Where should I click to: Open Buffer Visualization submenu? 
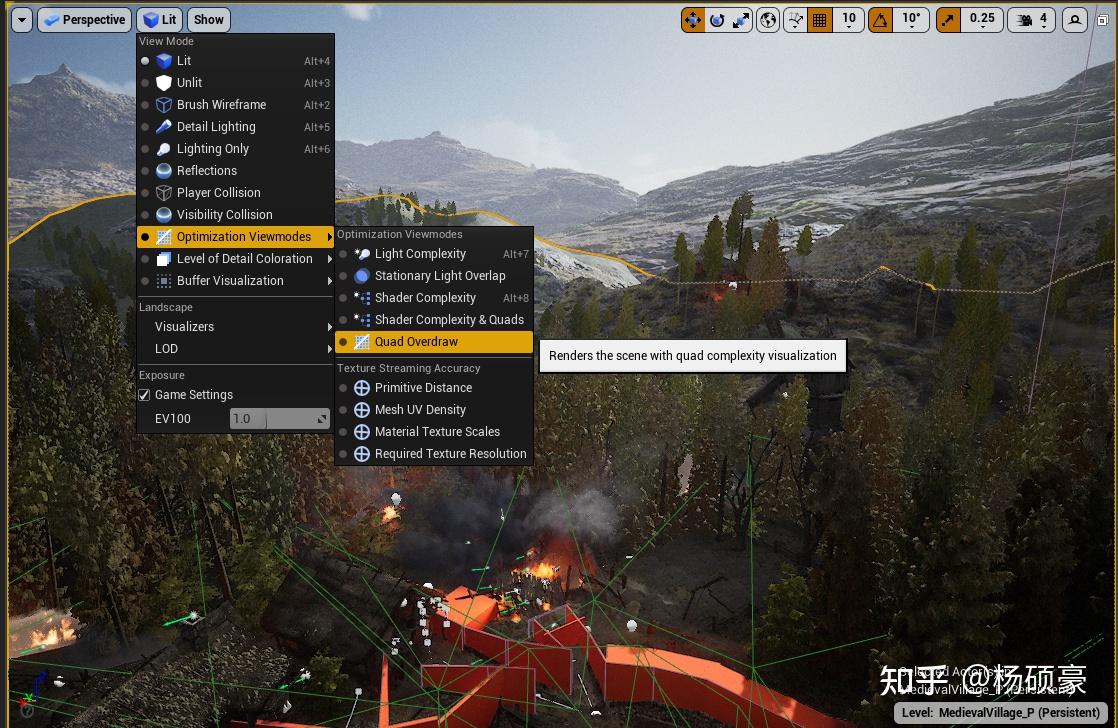(x=230, y=281)
